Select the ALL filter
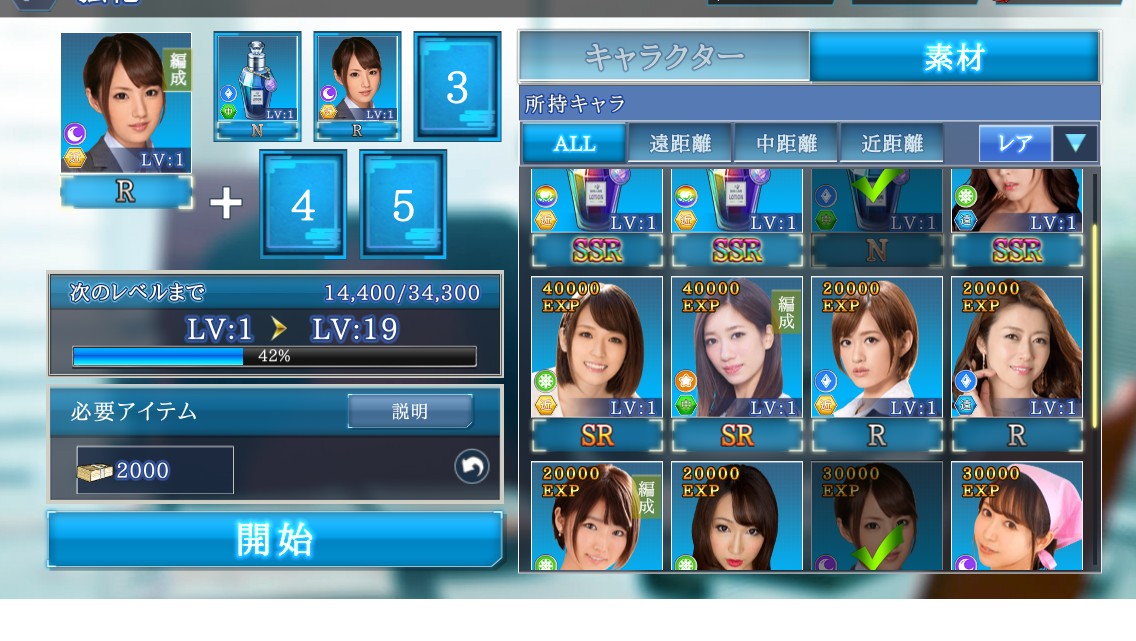The image size is (1136, 641). (x=574, y=143)
